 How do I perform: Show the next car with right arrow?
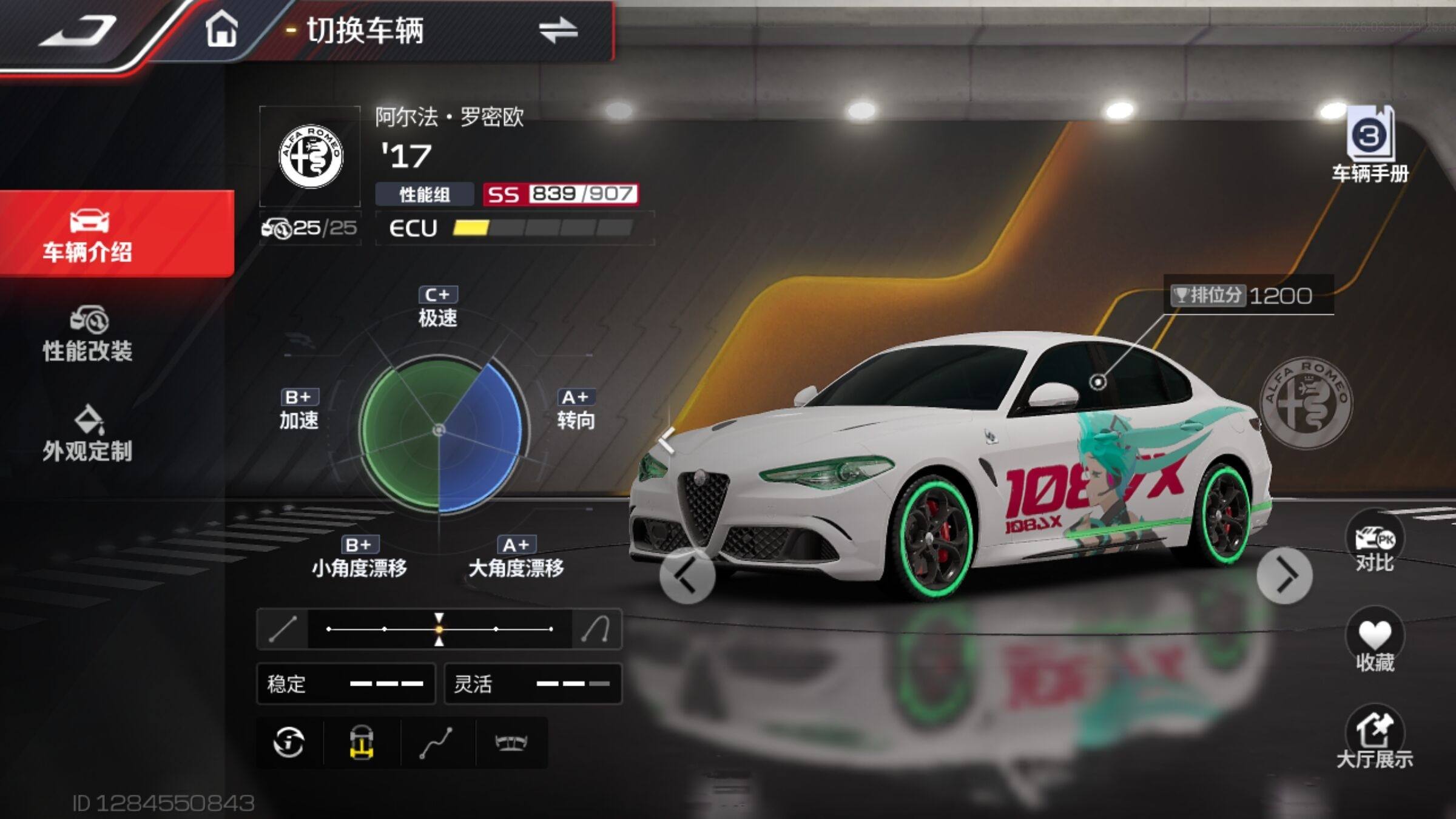pyautogui.click(x=1284, y=576)
